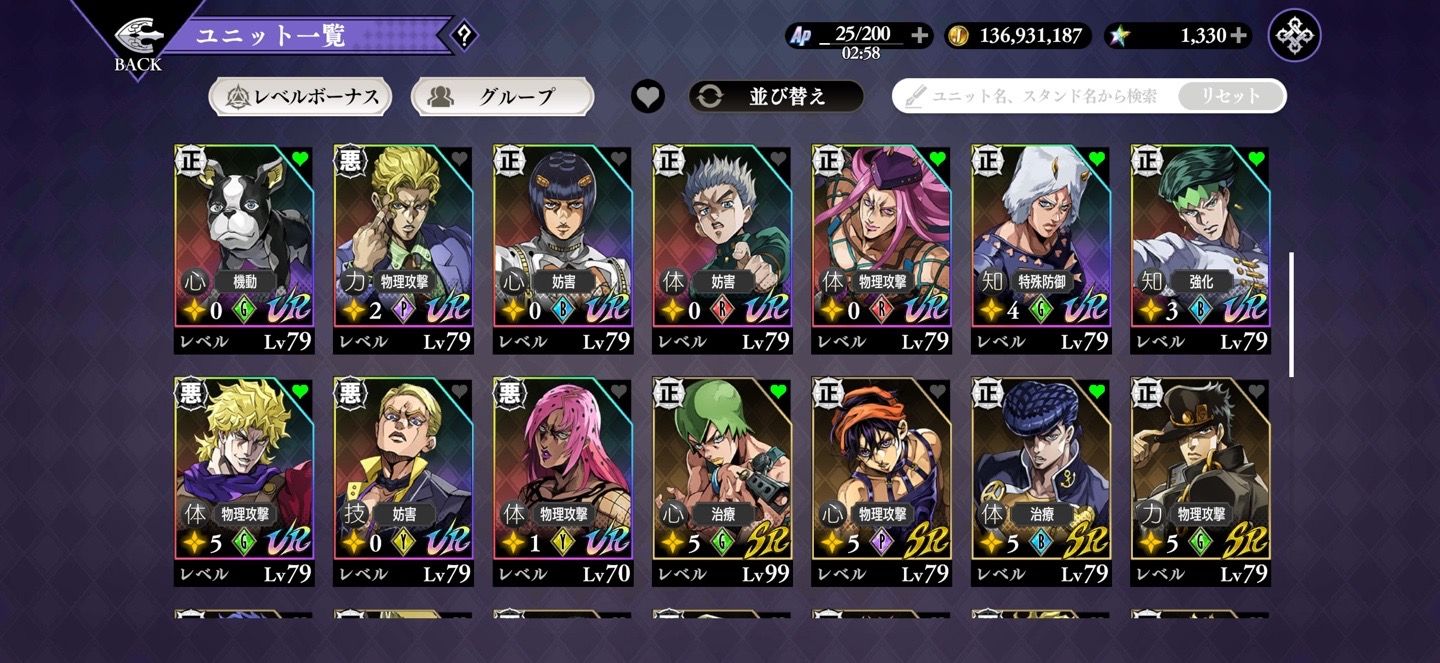Select the Lv99 green-haired healer unit
Image resolution: width=1440 pixels, height=663 pixels.
721,481
